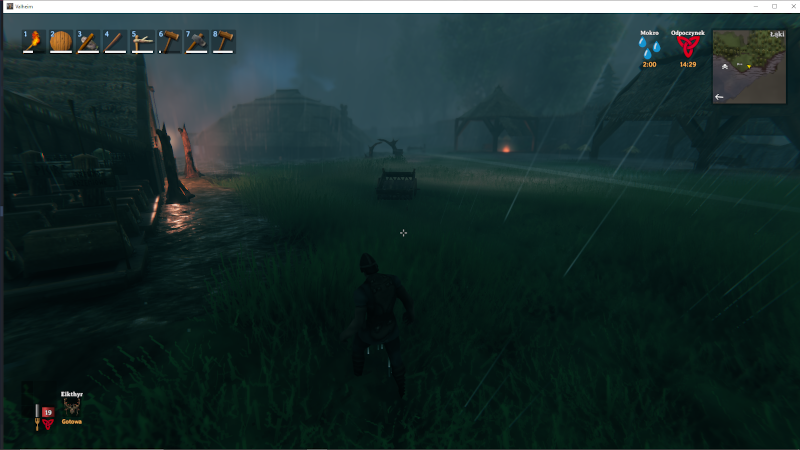
Task: Activate the Eikthyr forsaken power icon
Action: [x=71, y=407]
